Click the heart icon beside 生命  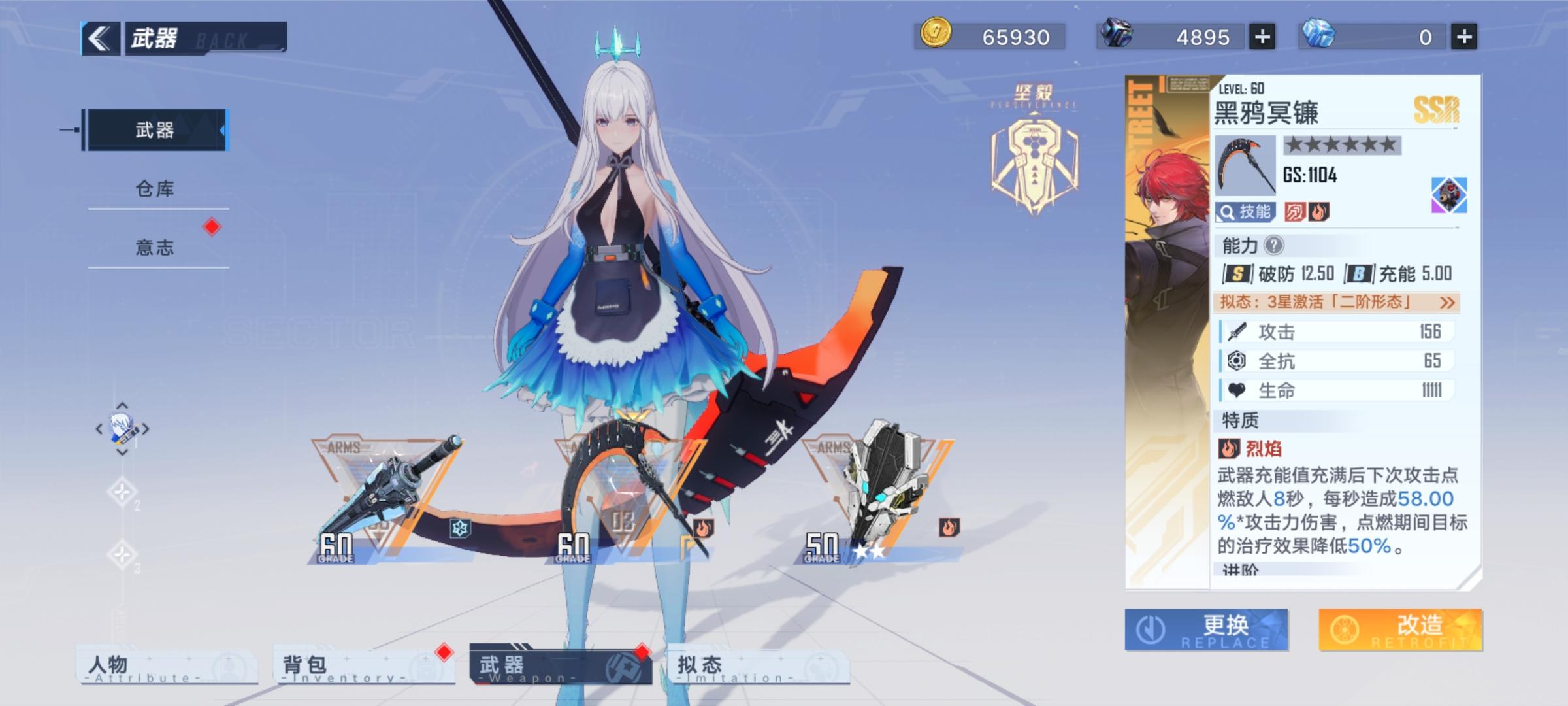click(x=1235, y=389)
